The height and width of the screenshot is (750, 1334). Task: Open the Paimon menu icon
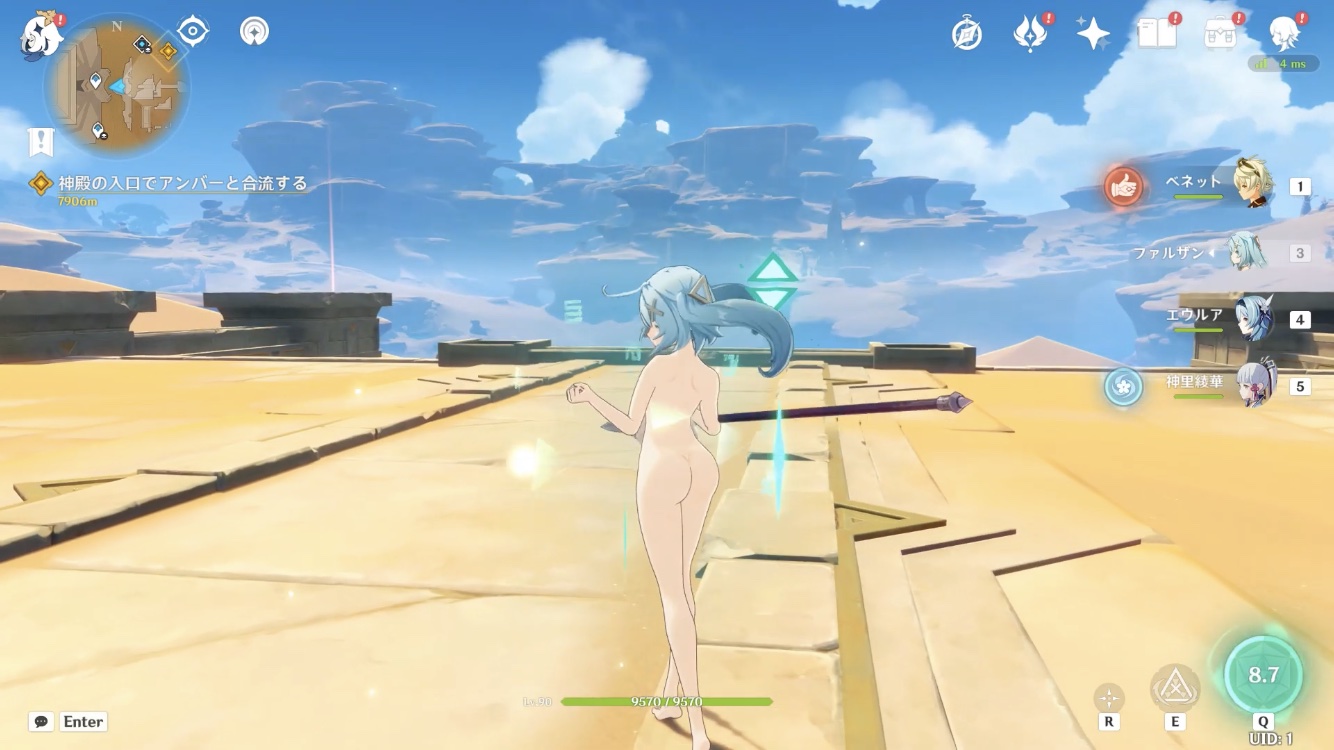40,36
